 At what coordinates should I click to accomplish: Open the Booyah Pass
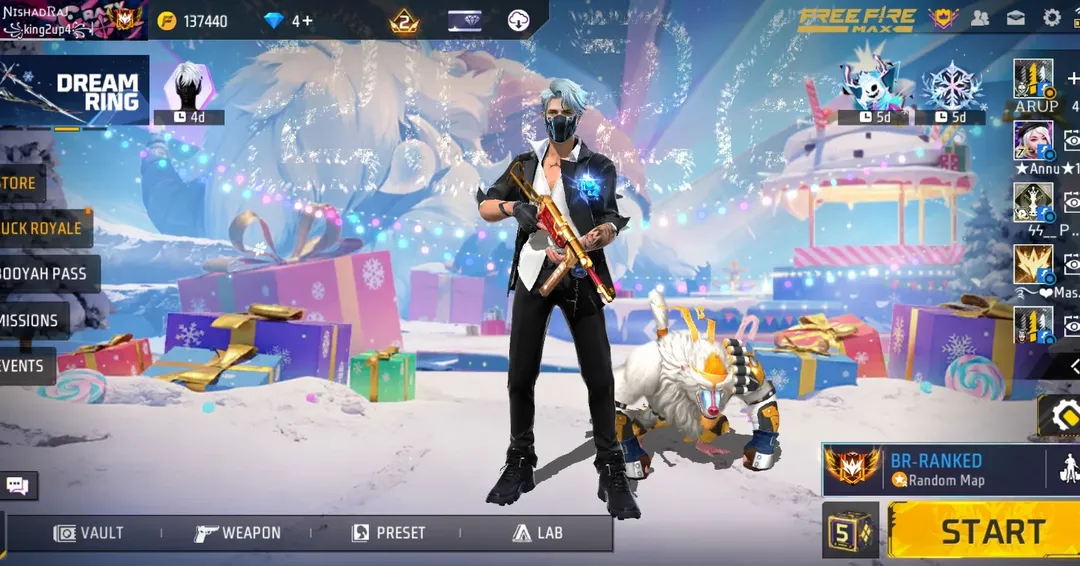coord(46,274)
